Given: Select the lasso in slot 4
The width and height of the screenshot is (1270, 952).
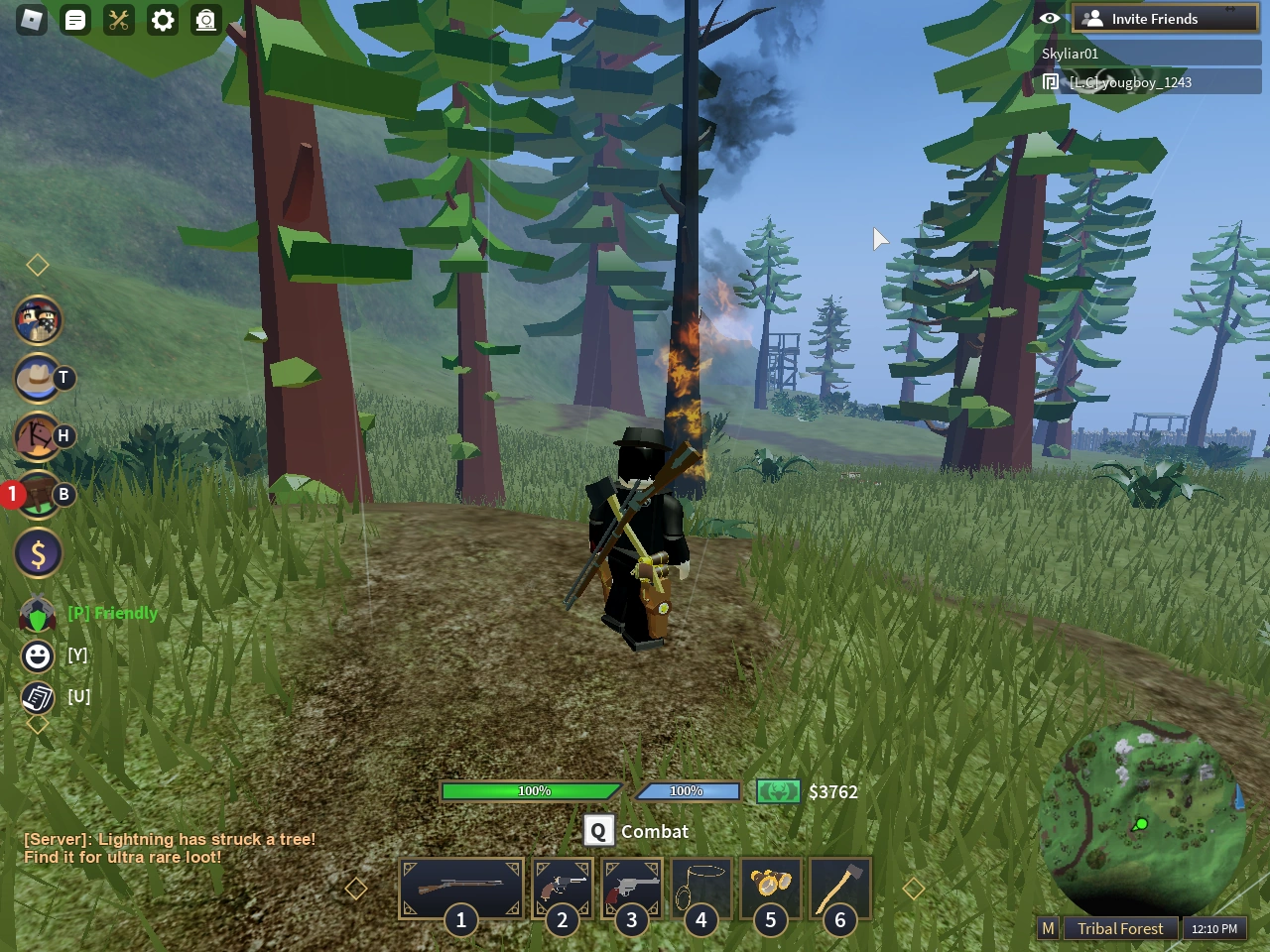Looking at the screenshot, I should point(700,888).
